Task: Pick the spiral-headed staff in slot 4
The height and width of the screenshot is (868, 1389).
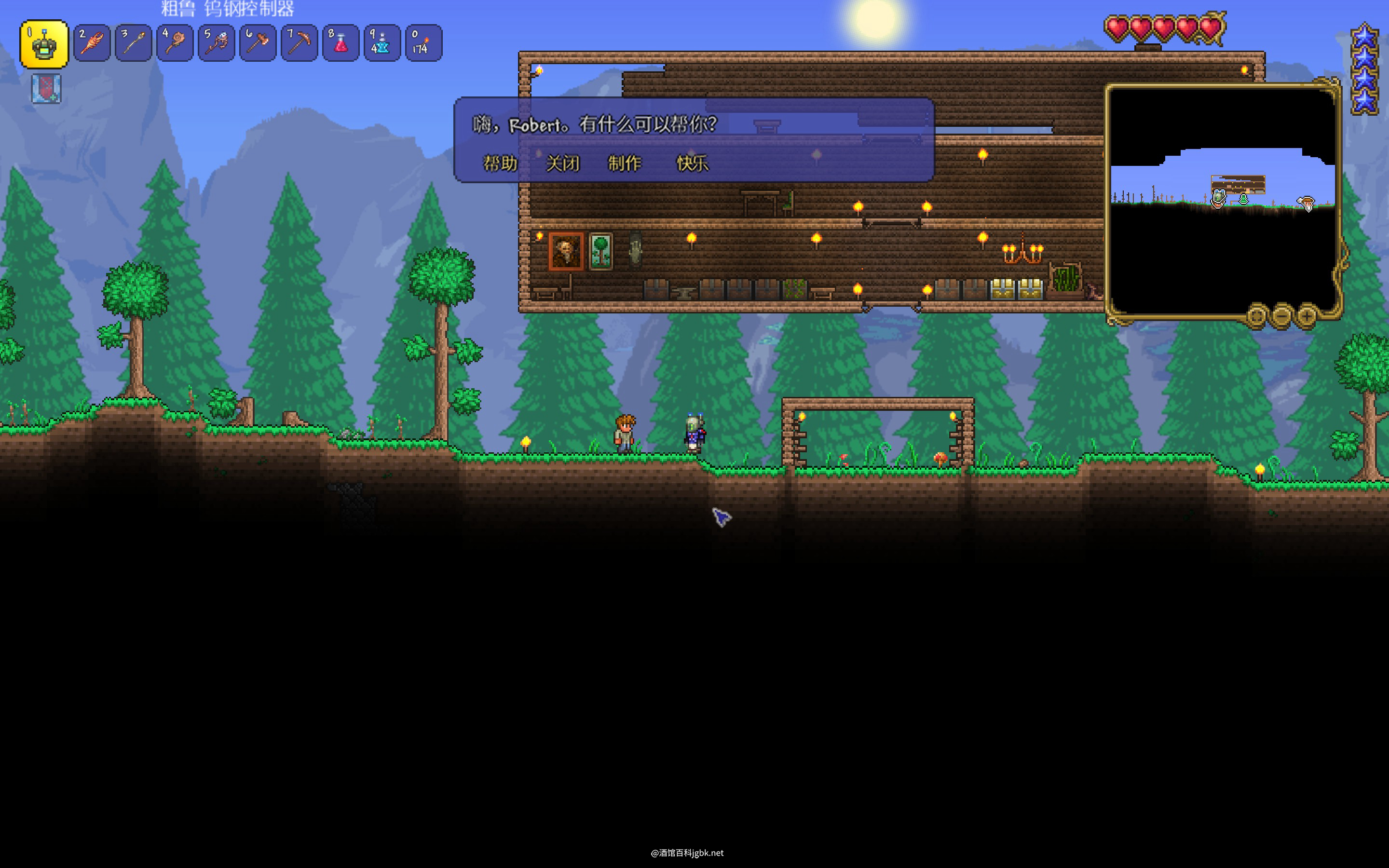Action: click(x=175, y=43)
